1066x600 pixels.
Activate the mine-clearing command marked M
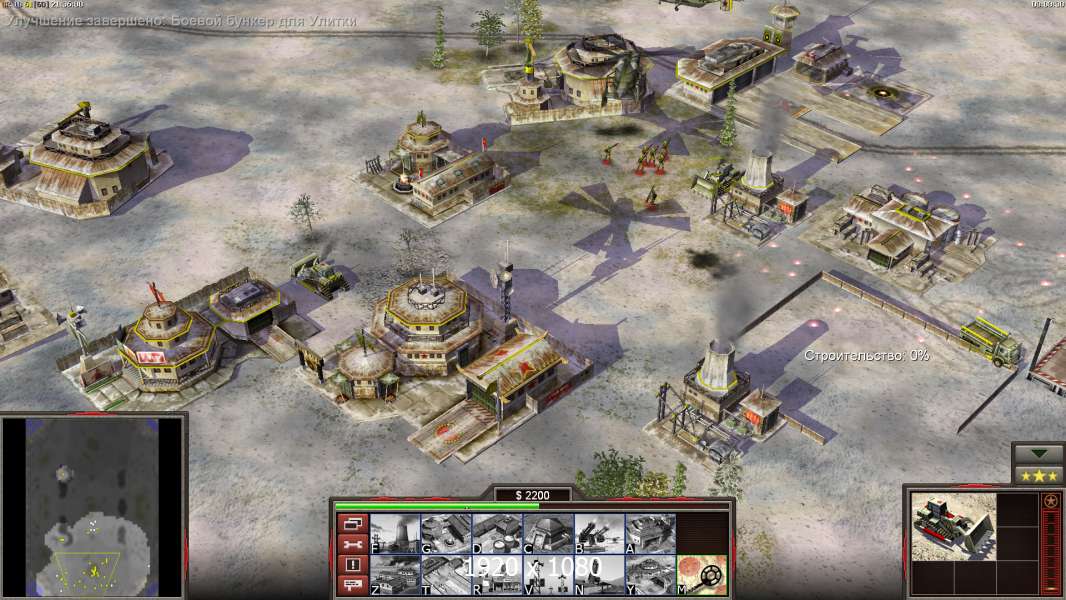[x=702, y=574]
